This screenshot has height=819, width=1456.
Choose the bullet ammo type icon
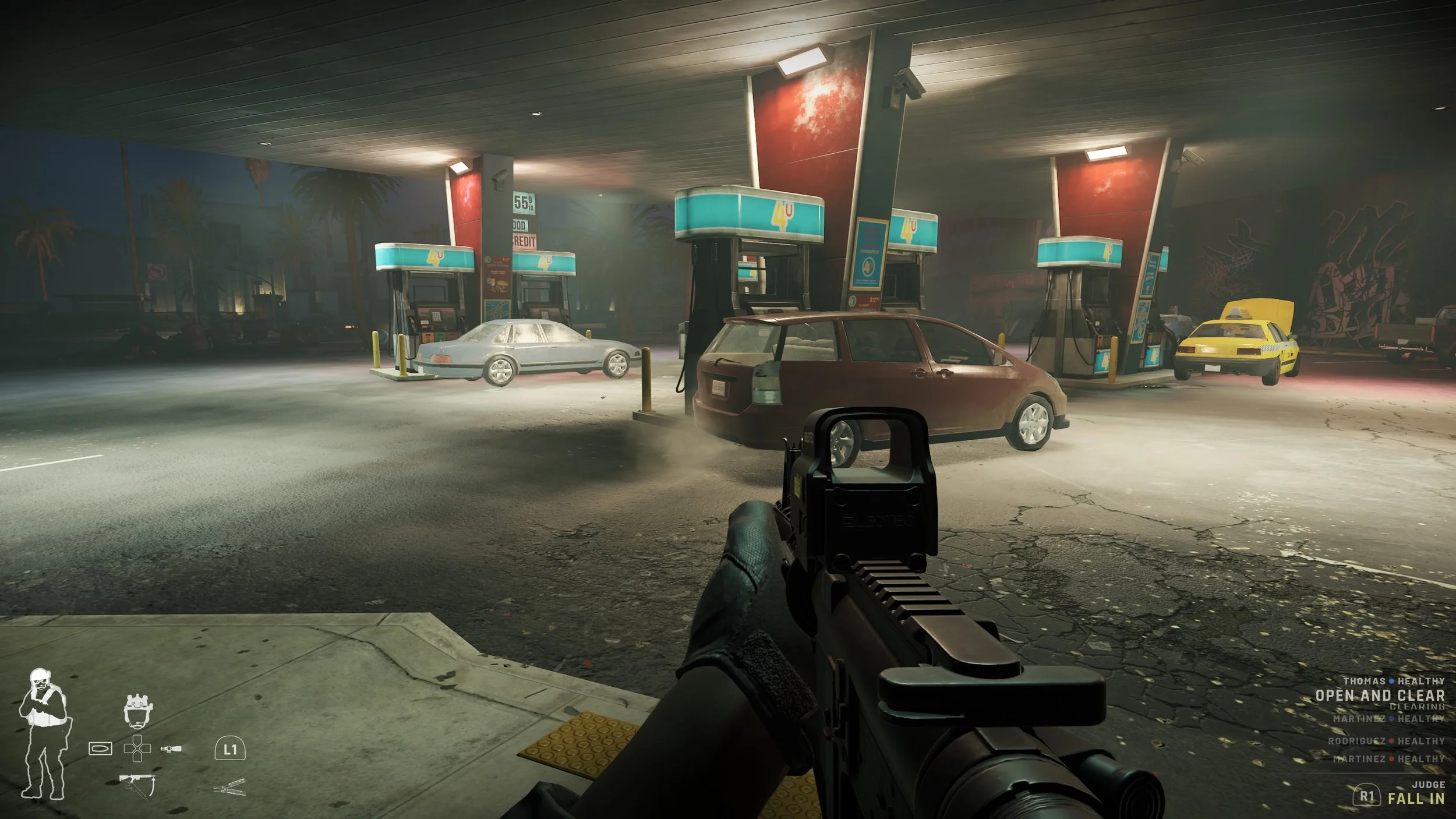coord(100,749)
